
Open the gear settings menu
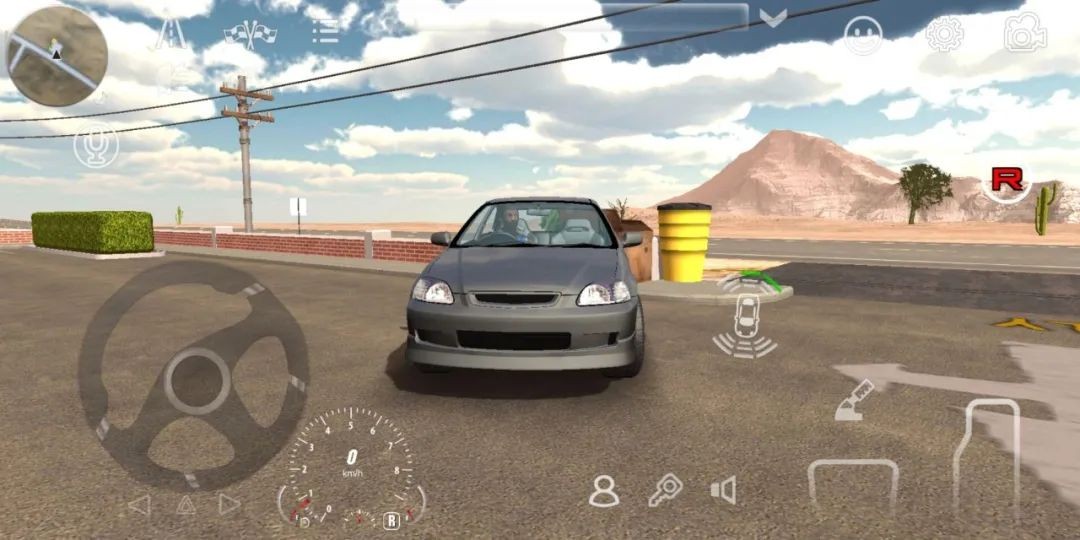(944, 34)
